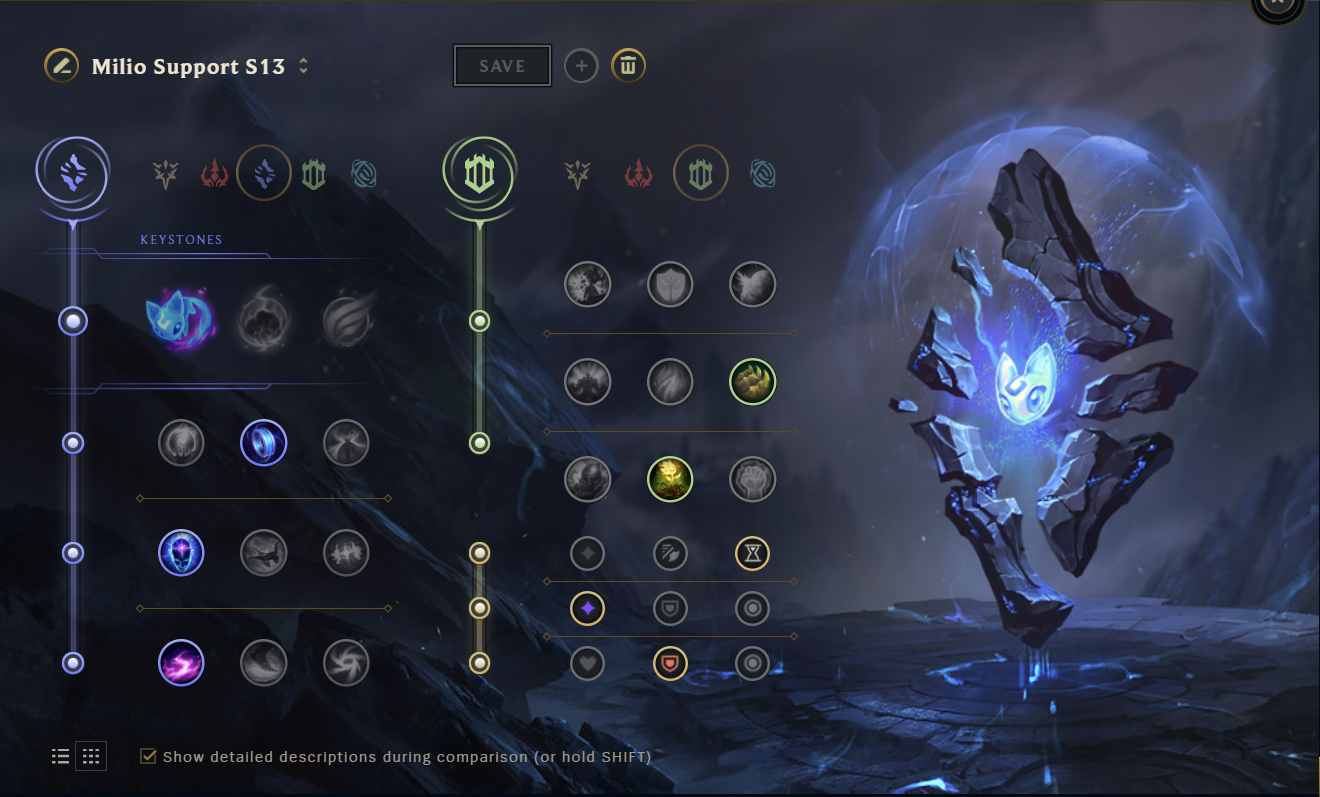Select the Scorch rune
The width and height of the screenshot is (1320, 797).
[x=181, y=663]
